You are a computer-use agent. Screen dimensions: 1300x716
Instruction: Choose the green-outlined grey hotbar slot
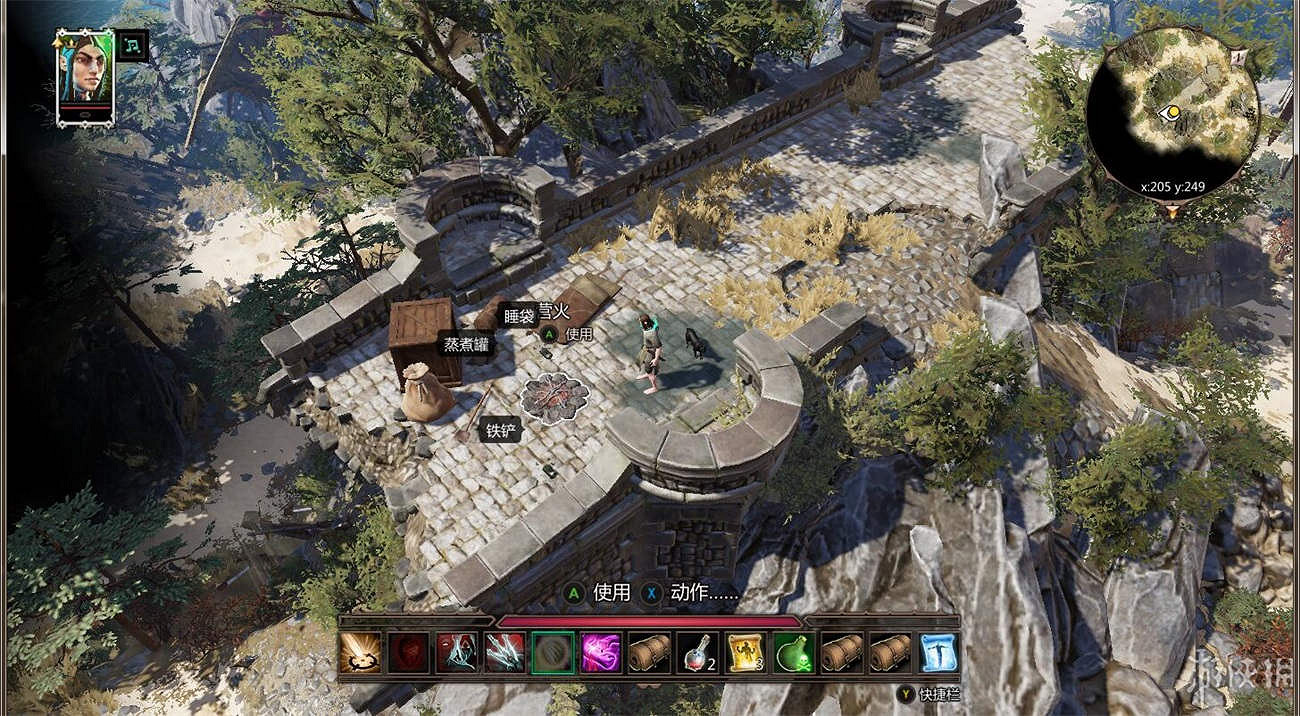coord(552,652)
